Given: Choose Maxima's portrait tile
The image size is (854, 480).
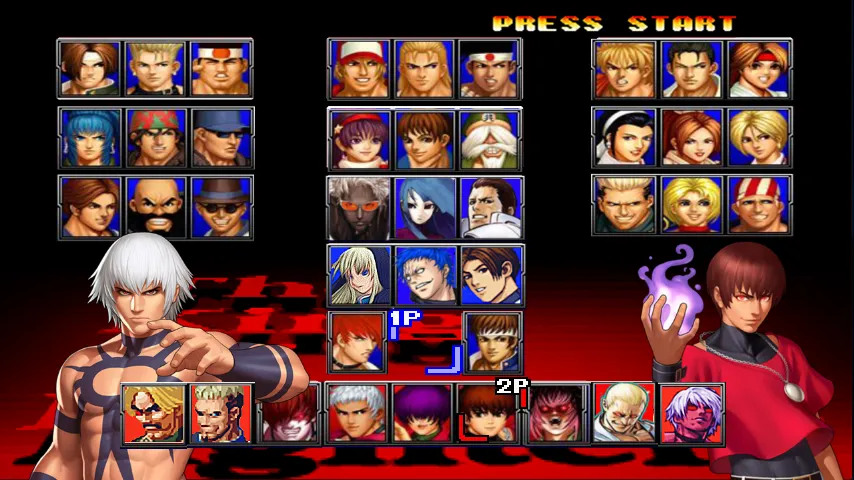Looking at the screenshot, I should point(491,207).
